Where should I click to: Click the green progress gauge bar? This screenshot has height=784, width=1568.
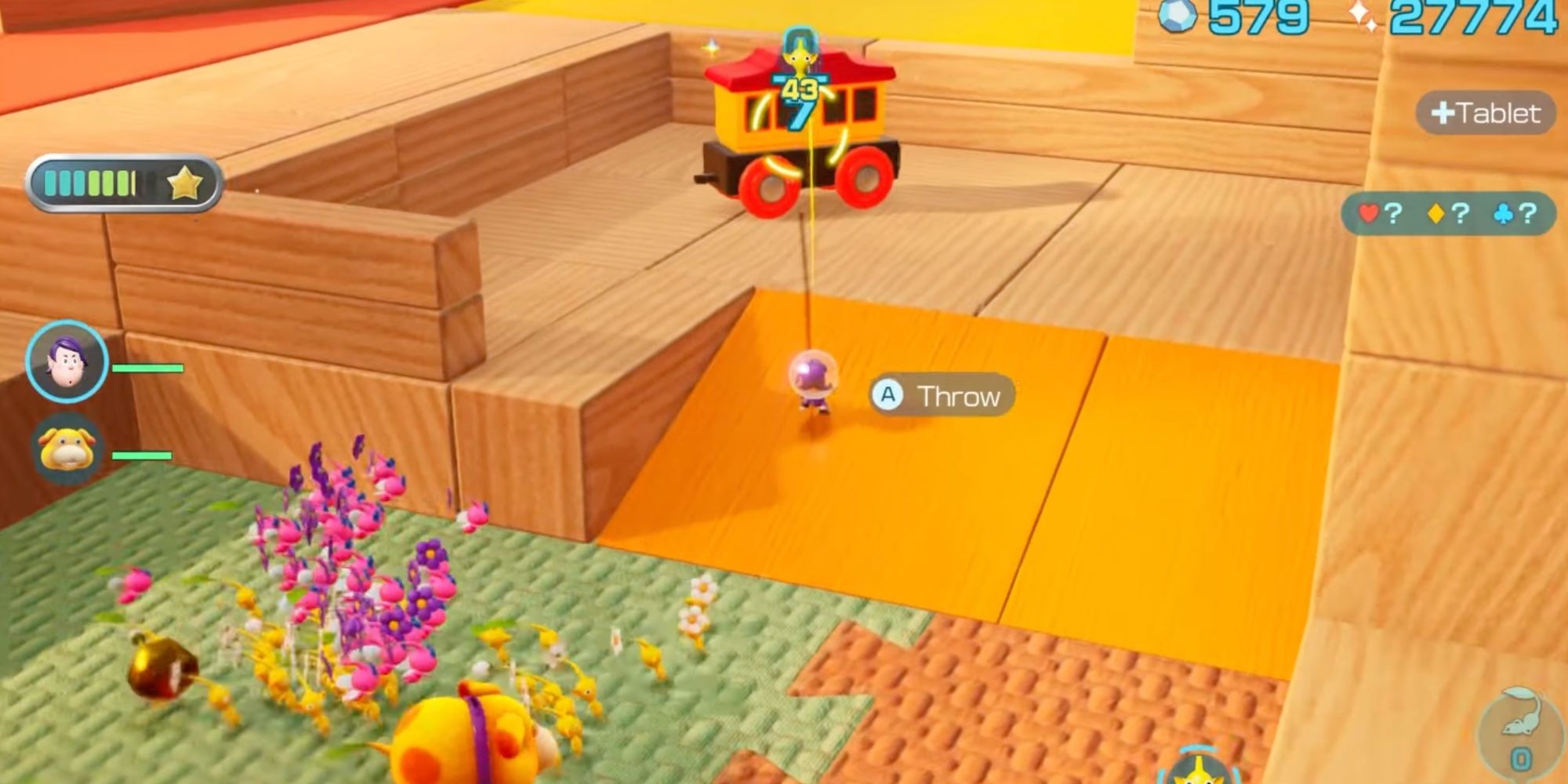tap(90, 182)
